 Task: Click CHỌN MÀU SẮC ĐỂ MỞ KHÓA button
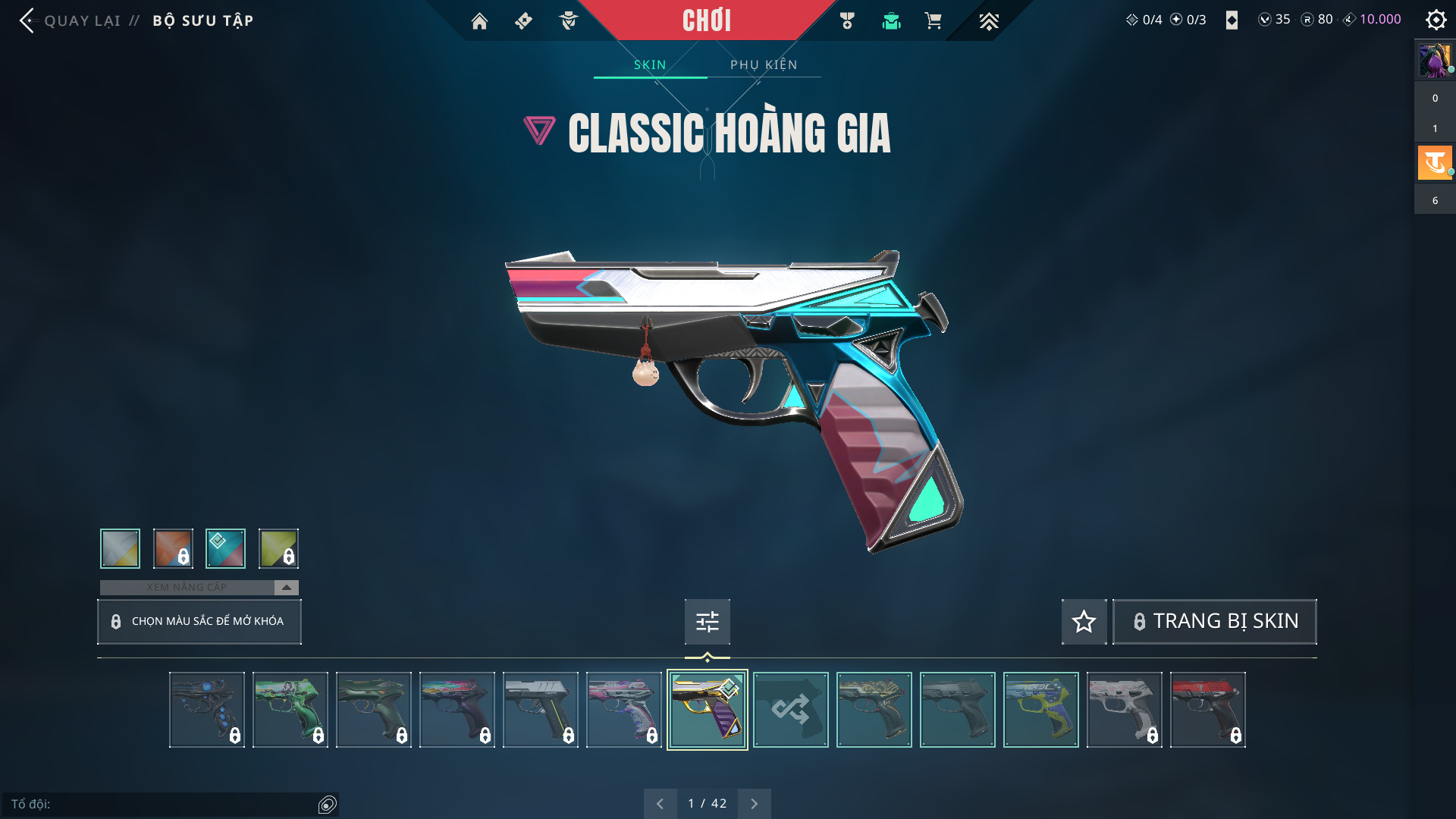[x=199, y=622]
